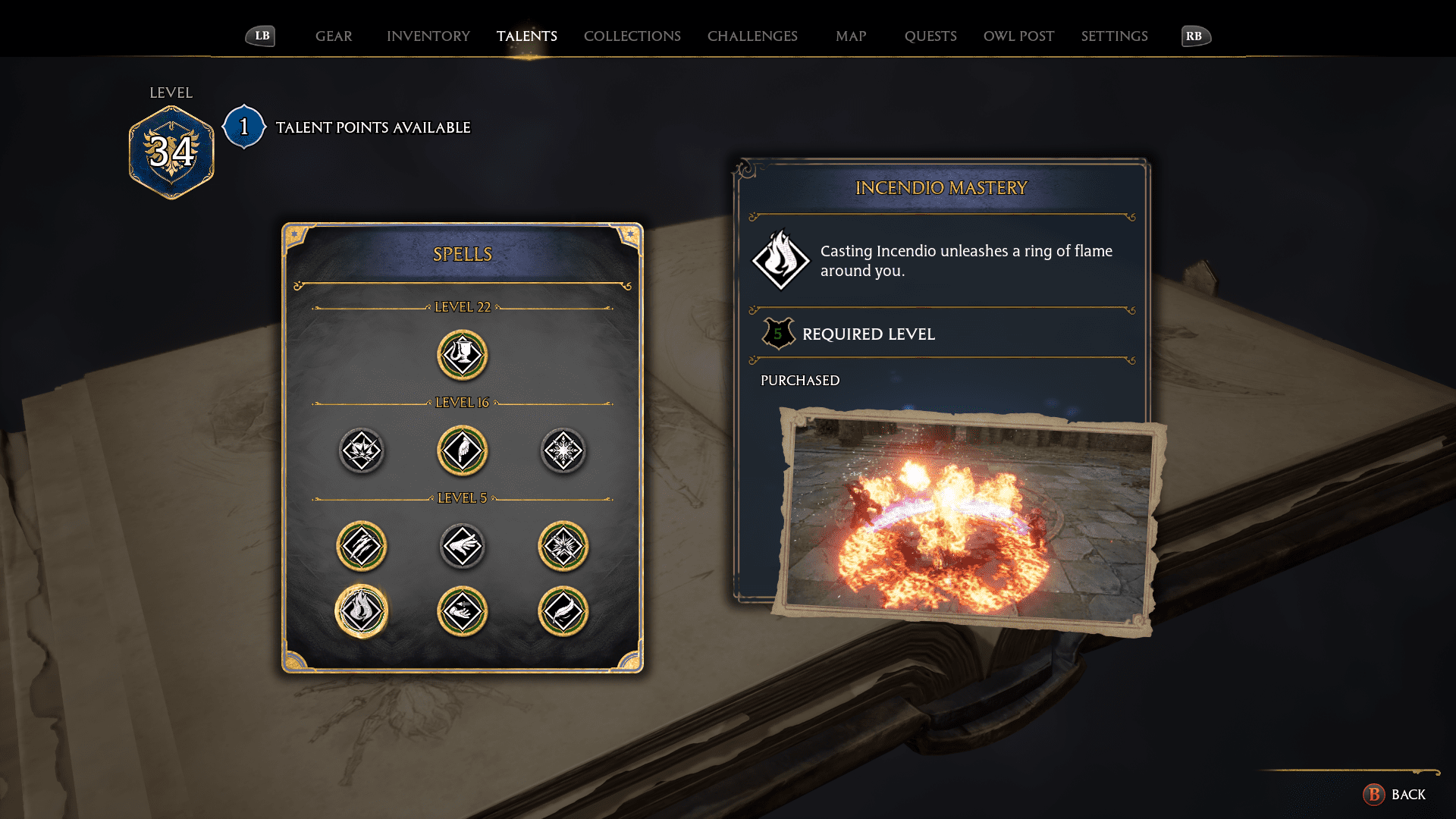Click the flame icon beside the Incendio description

pos(781,260)
